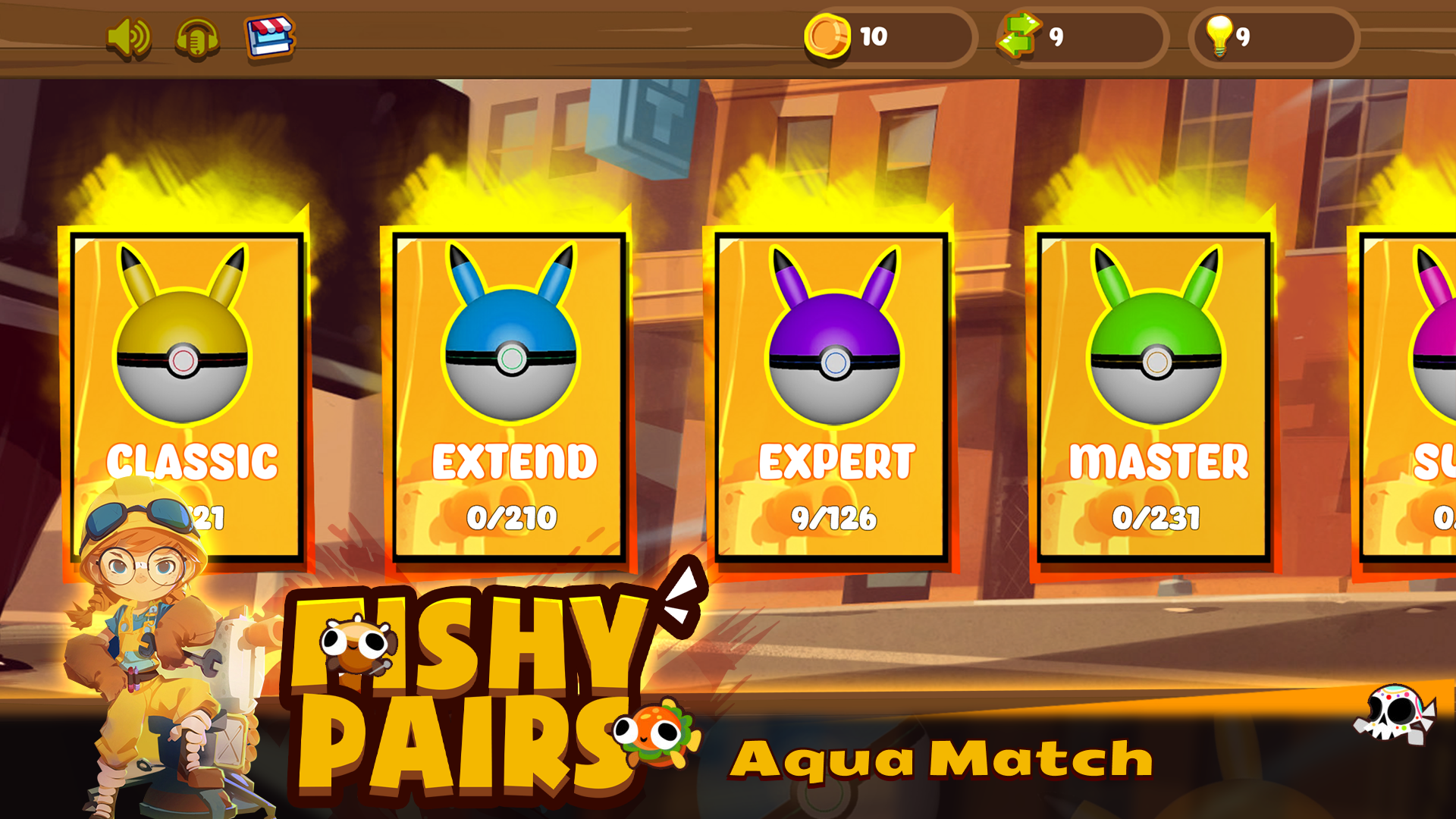Toggle background music with the headphones icon
The width and height of the screenshot is (1456, 819).
(196, 36)
